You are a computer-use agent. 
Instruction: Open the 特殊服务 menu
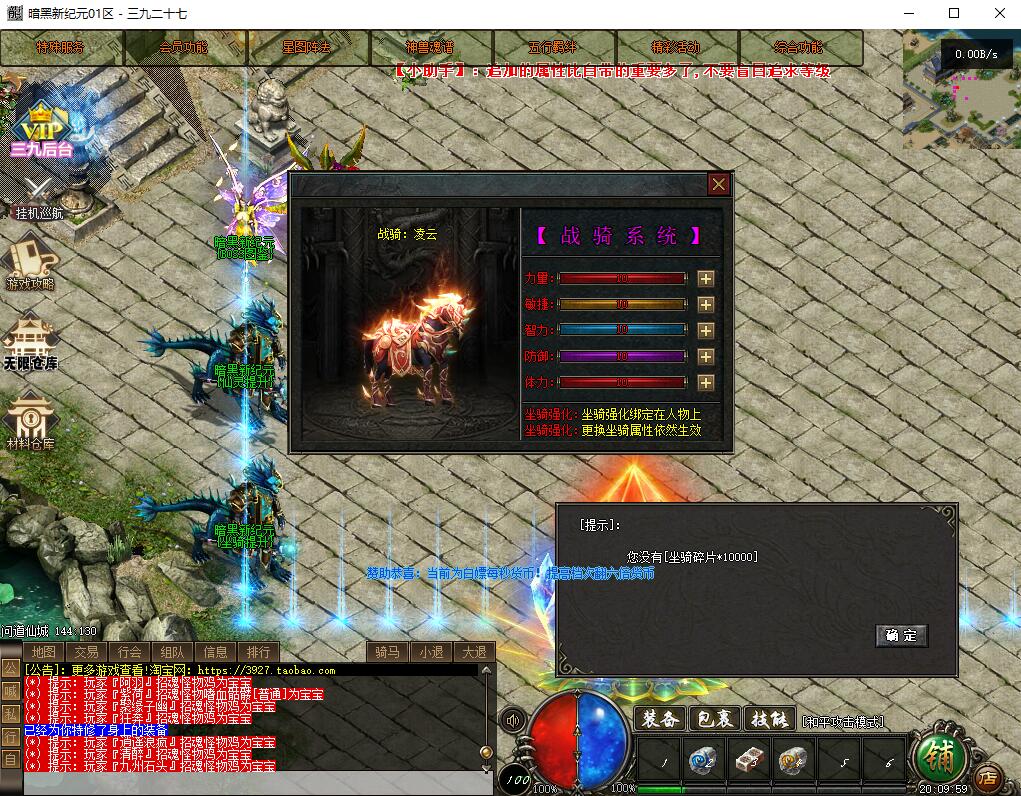(x=61, y=47)
